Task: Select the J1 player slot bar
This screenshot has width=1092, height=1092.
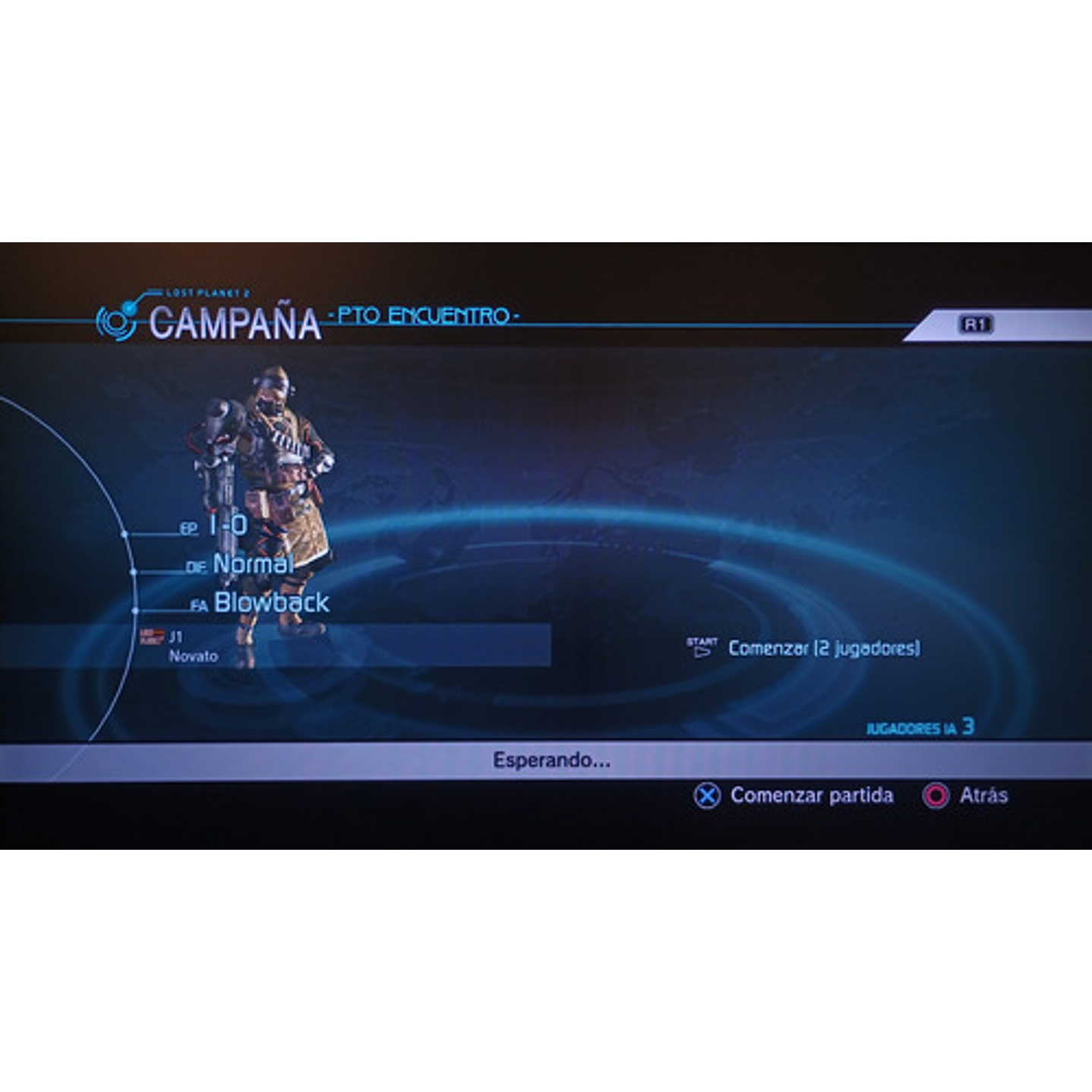Action: tap(342, 647)
